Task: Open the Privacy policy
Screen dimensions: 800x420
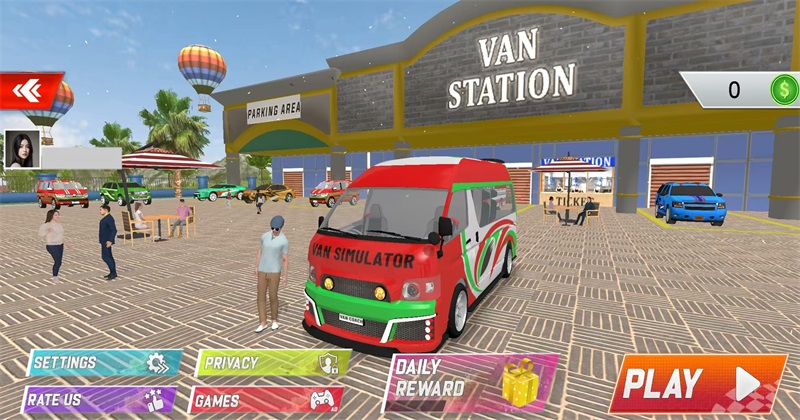Action: coord(272,363)
